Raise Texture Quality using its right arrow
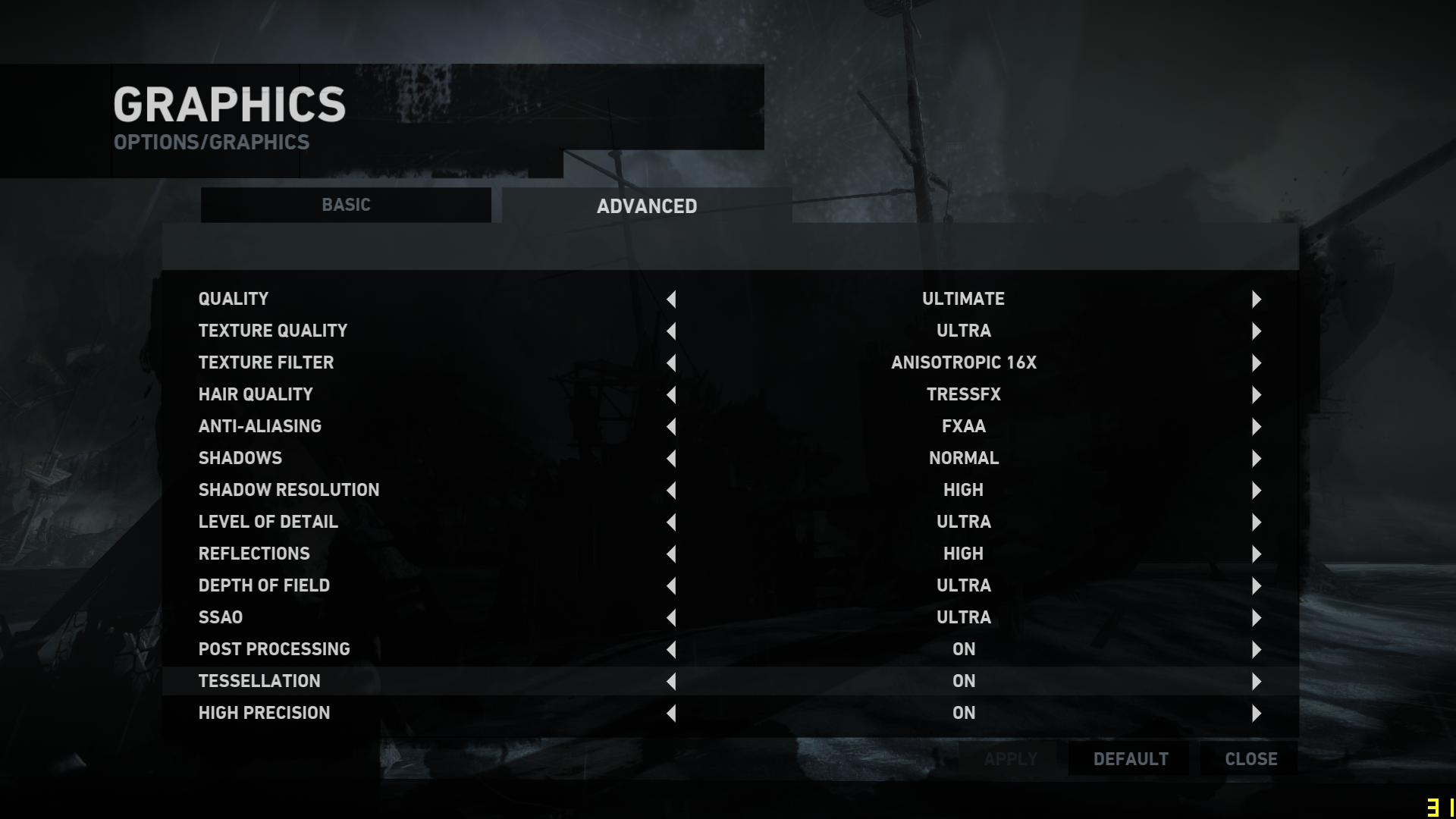This screenshot has width=1456, height=819. (1257, 331)
